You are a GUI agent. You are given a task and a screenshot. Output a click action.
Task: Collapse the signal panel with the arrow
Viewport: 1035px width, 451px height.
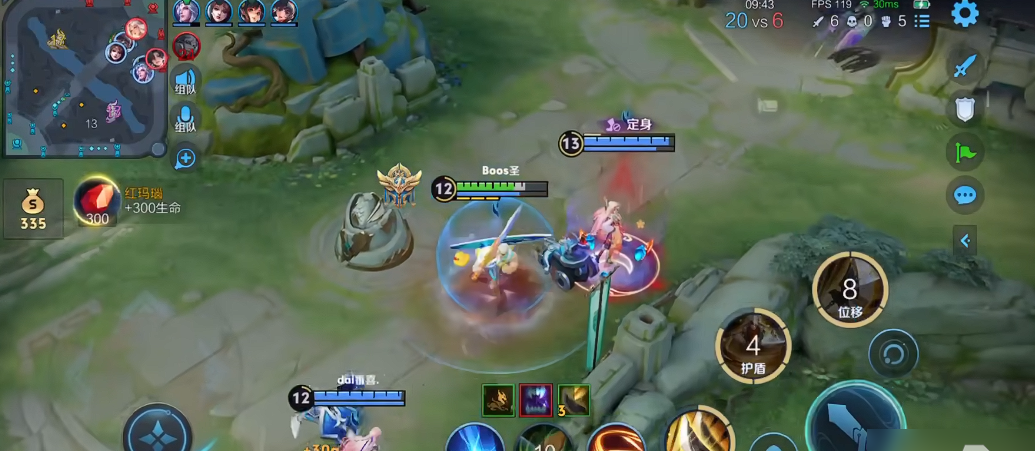(x=965, y=241)
